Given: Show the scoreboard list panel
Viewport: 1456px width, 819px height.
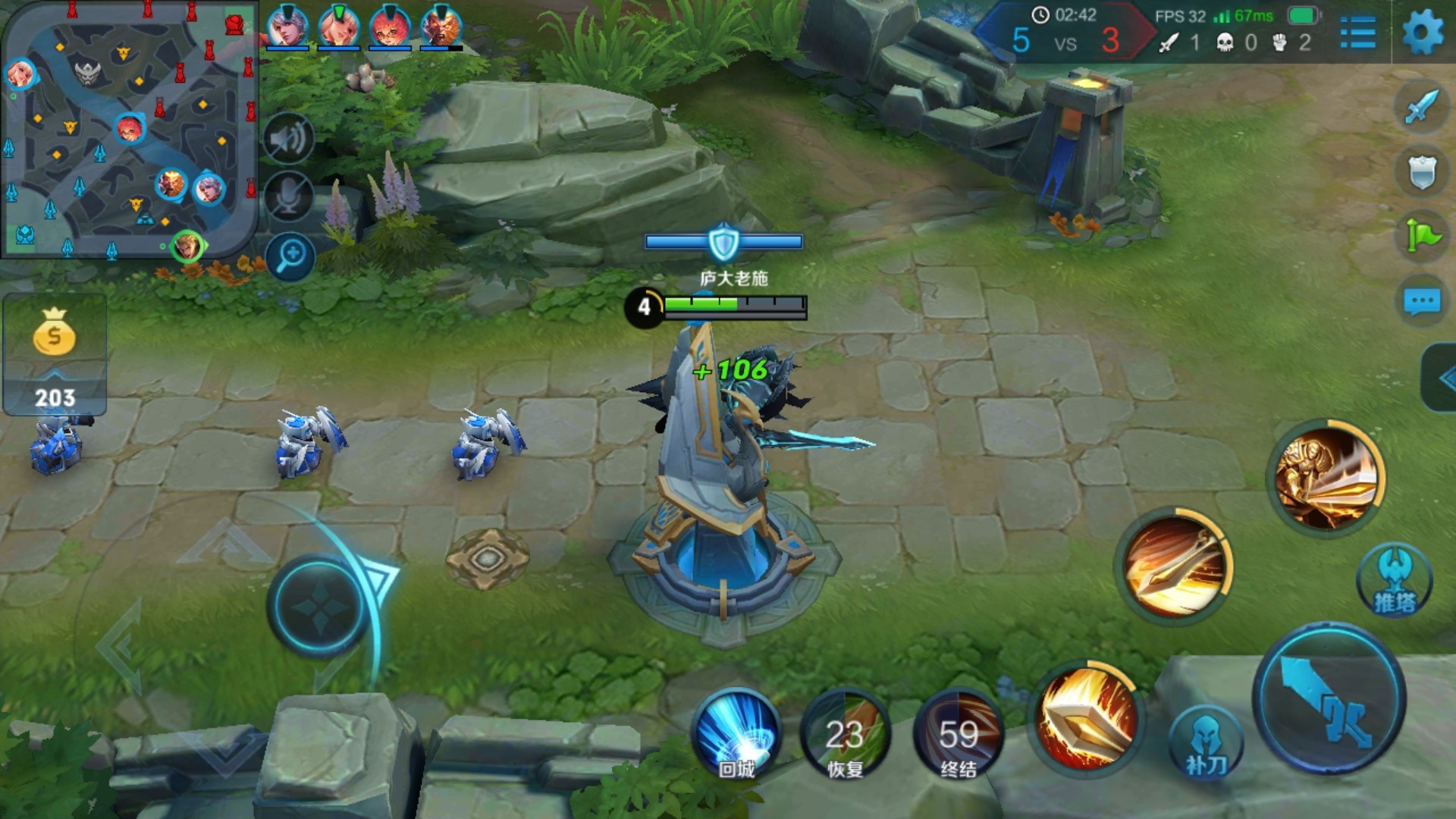Looking at the screenshot, I should pyautogui.click(x=1357, y=33).
